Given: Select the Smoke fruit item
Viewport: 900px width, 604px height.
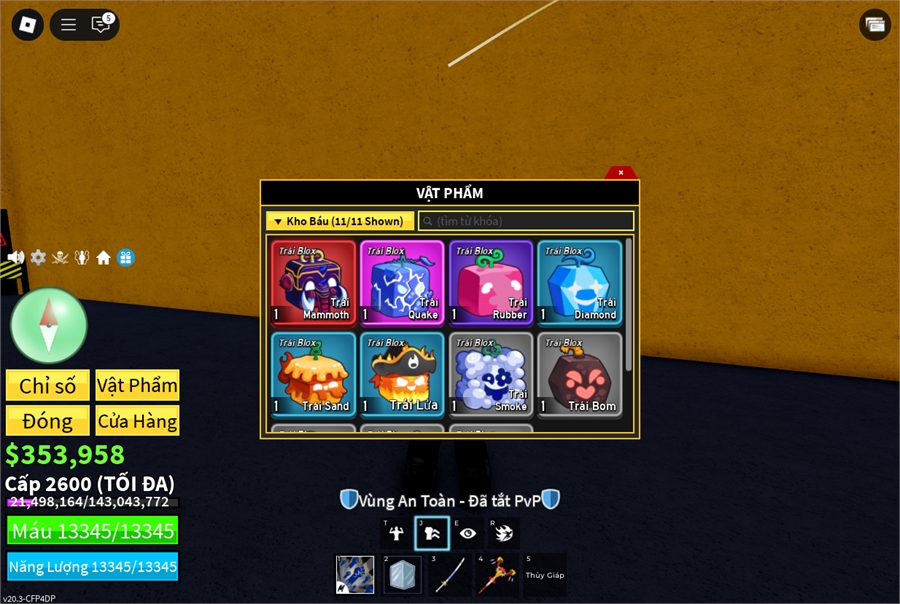Looking at the screenshot, I should pos(490,374).
